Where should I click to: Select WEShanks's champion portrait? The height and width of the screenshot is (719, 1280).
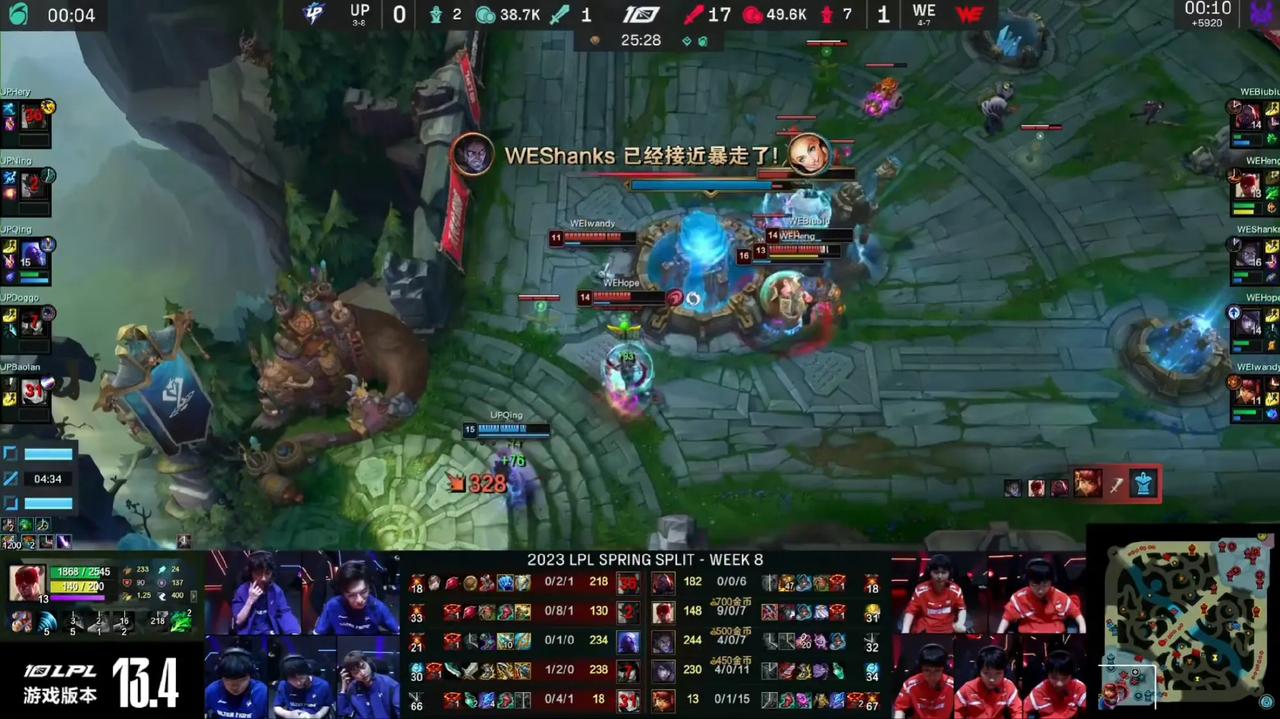(1248, 254)
